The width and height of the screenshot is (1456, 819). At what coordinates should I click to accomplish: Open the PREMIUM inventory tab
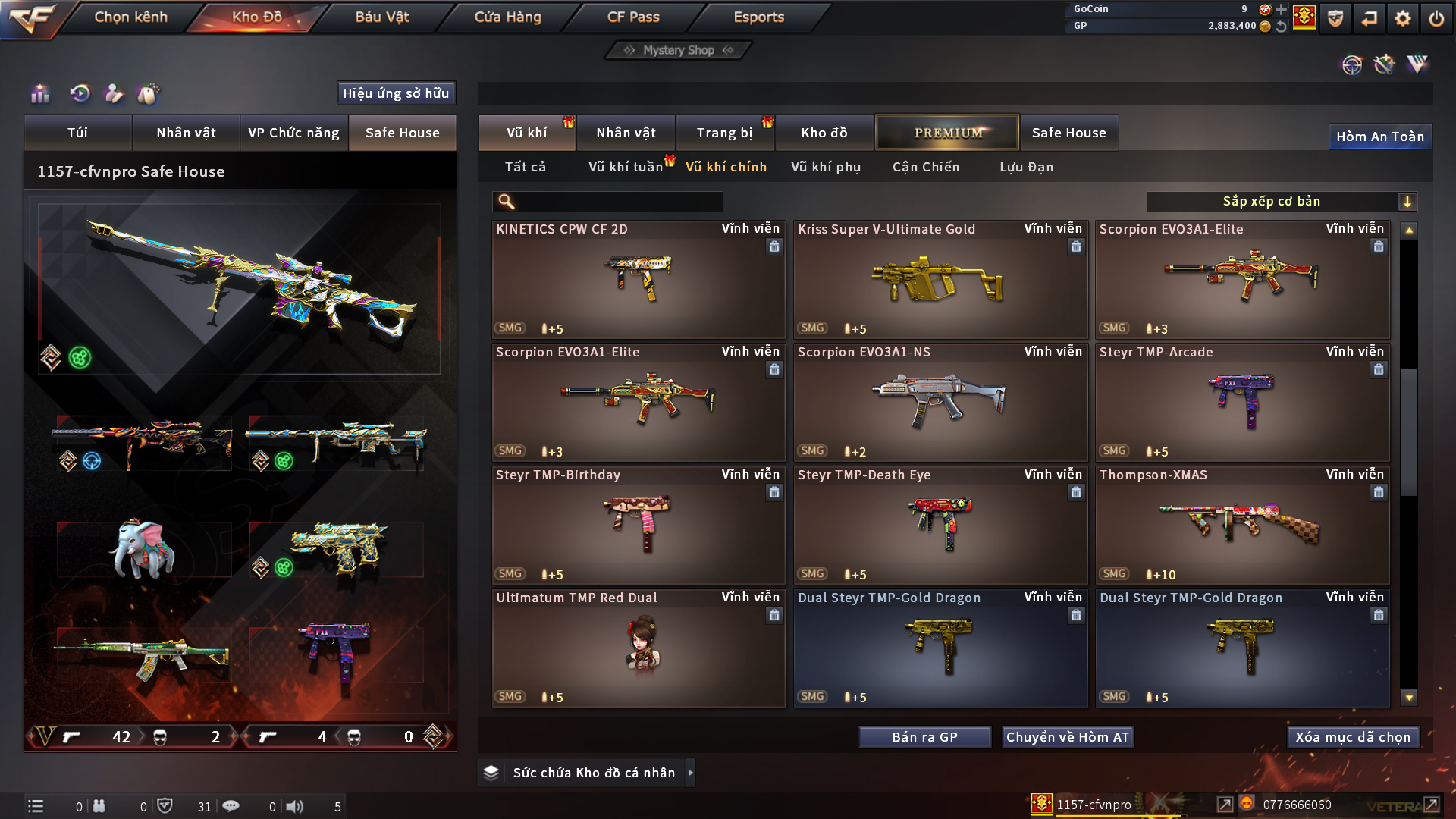pyautogui.click(x=947, y=133)
